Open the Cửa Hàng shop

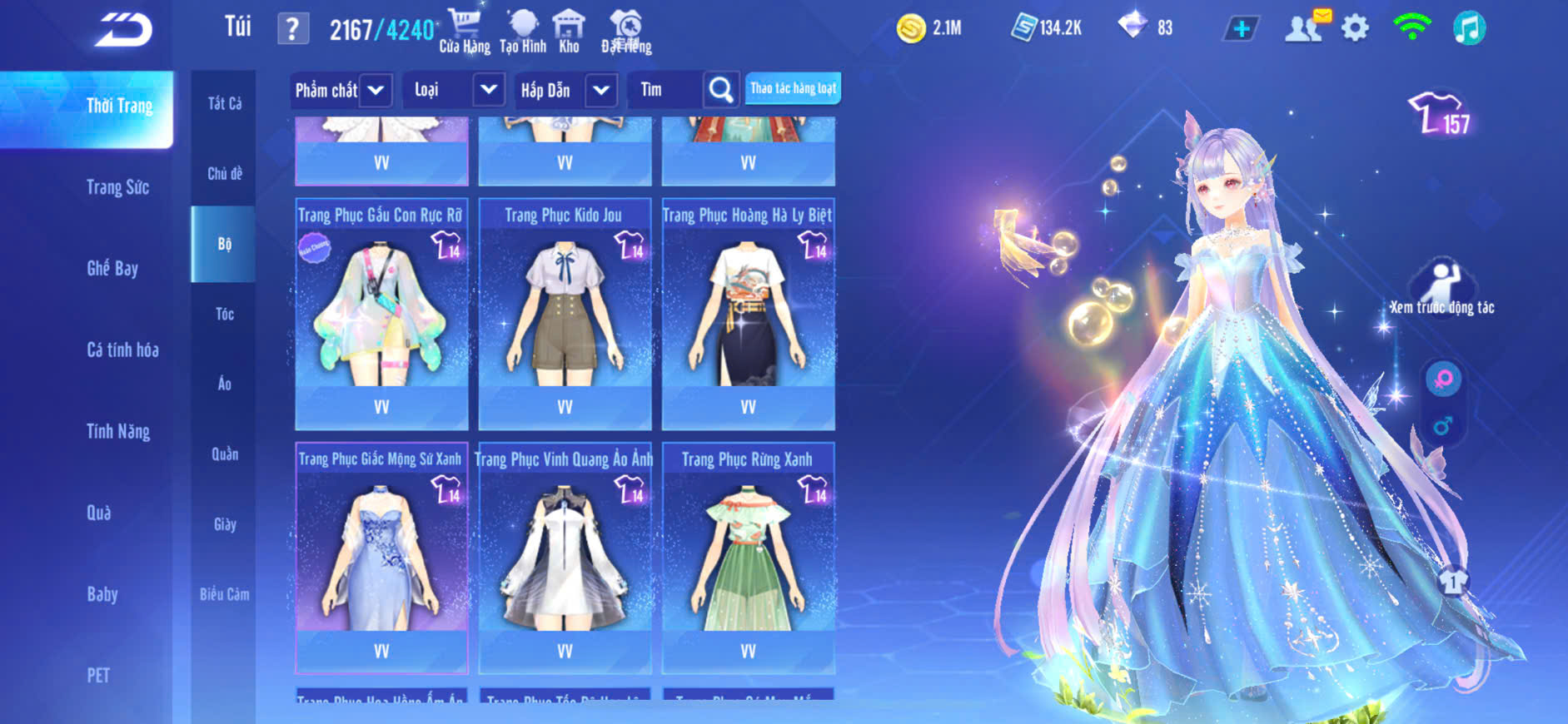[464, 32]
